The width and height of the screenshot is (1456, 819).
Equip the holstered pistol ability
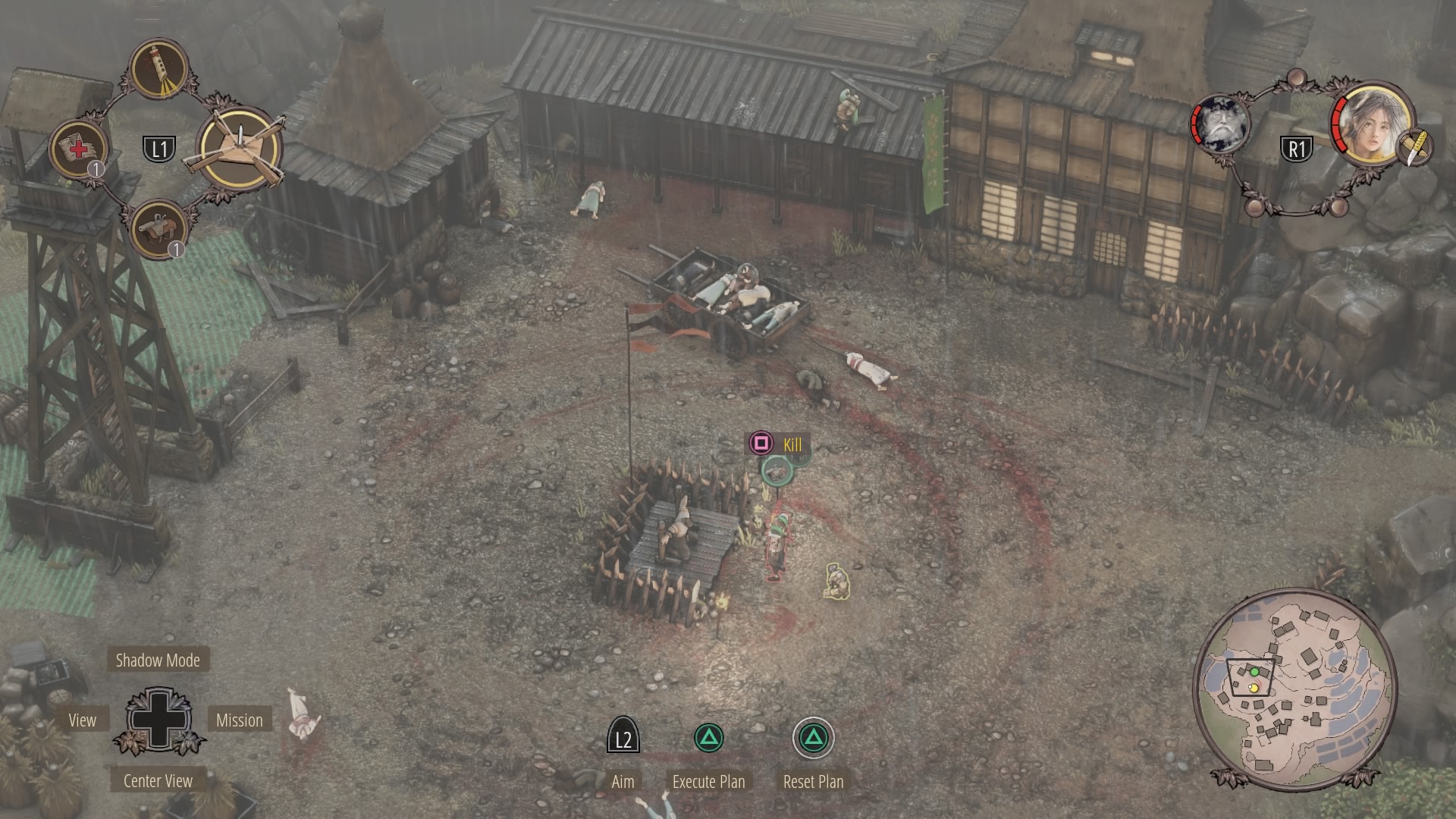160,228
